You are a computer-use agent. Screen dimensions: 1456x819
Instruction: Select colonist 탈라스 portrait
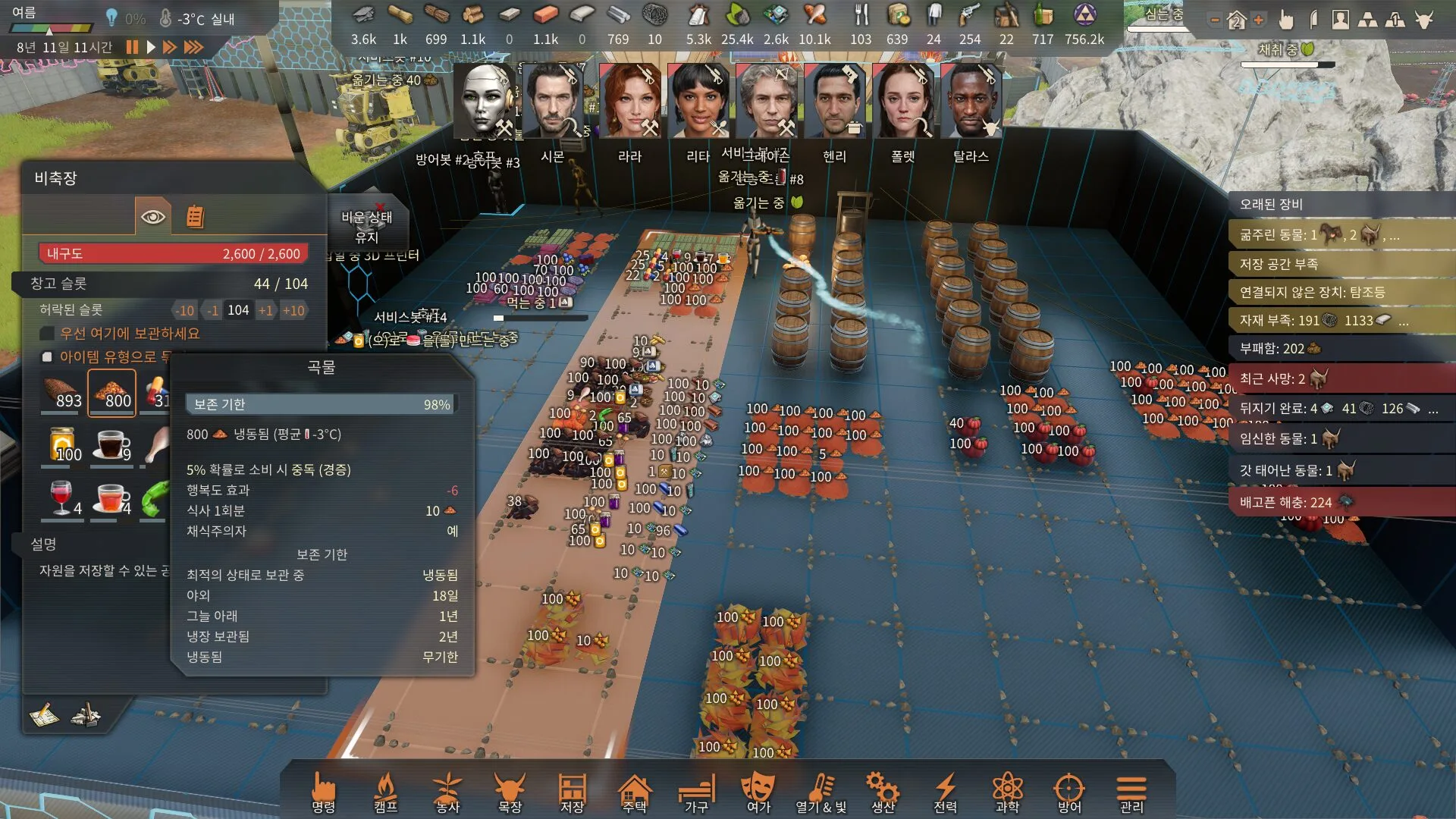971,101
